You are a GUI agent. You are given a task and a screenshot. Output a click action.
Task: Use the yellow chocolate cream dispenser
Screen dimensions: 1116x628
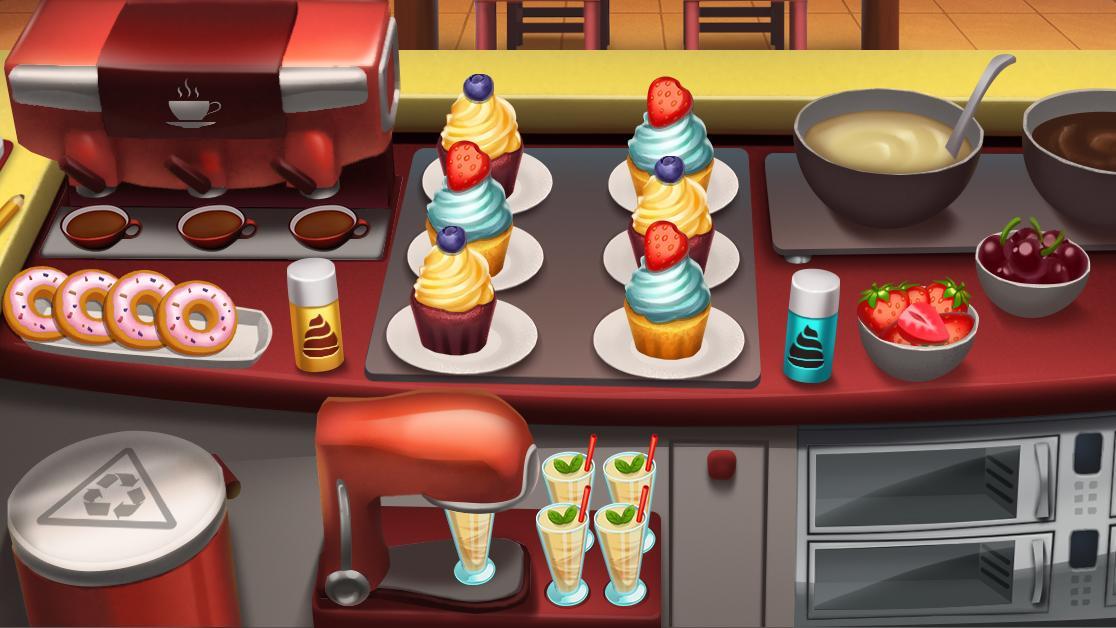click(315, 316)
